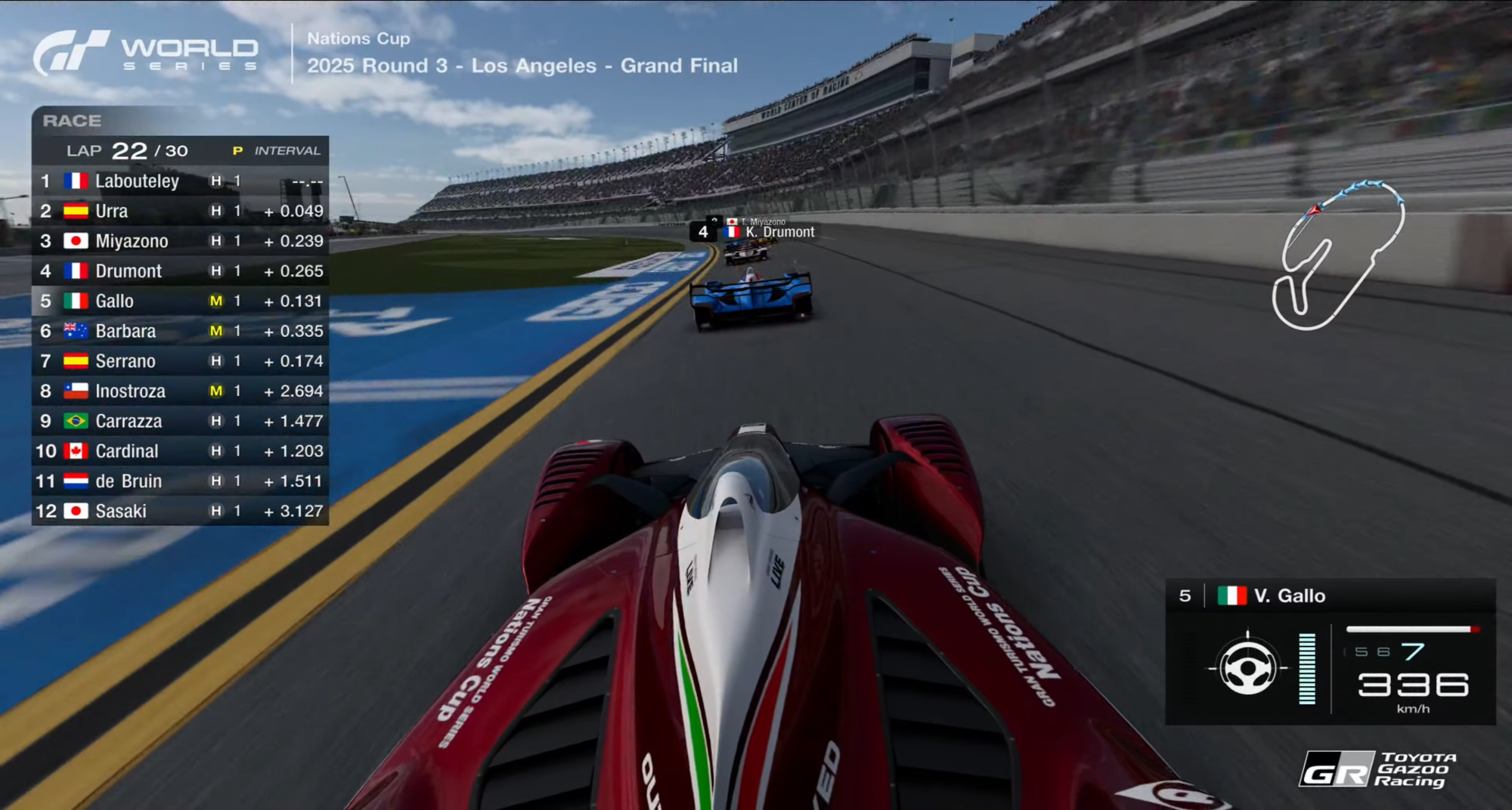Click the Interval column header
This screenshot has width=1512, height=810.
pyautogui.click(x=287, y=151)
